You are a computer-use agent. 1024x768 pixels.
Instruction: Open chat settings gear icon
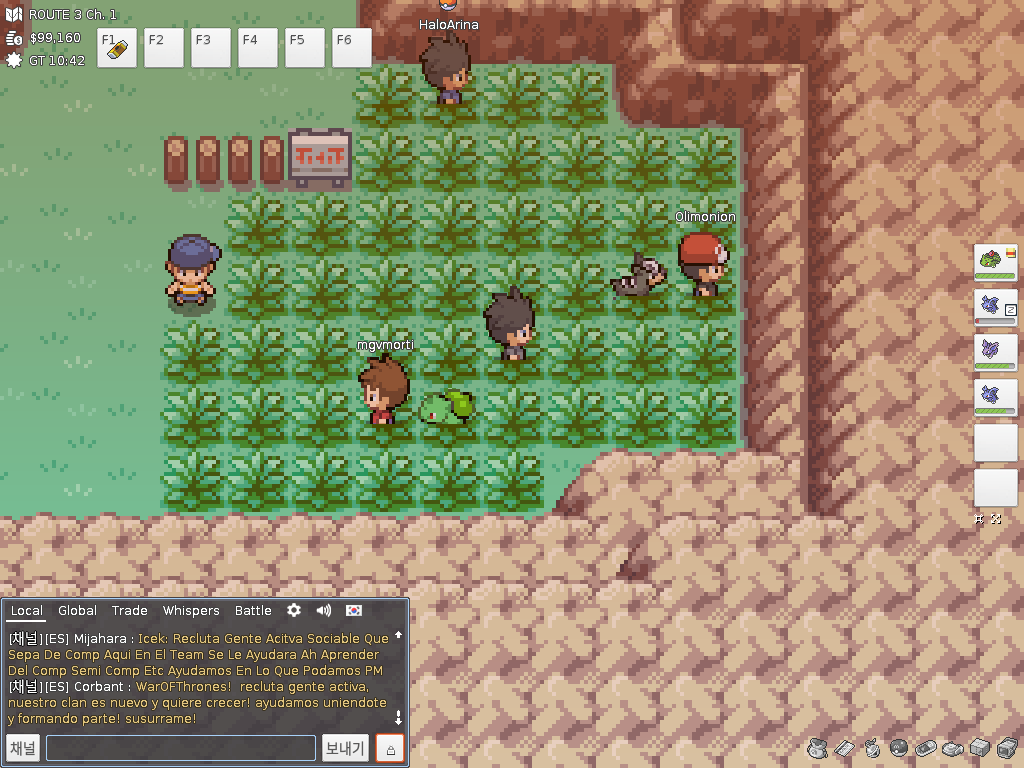point(294,610)
